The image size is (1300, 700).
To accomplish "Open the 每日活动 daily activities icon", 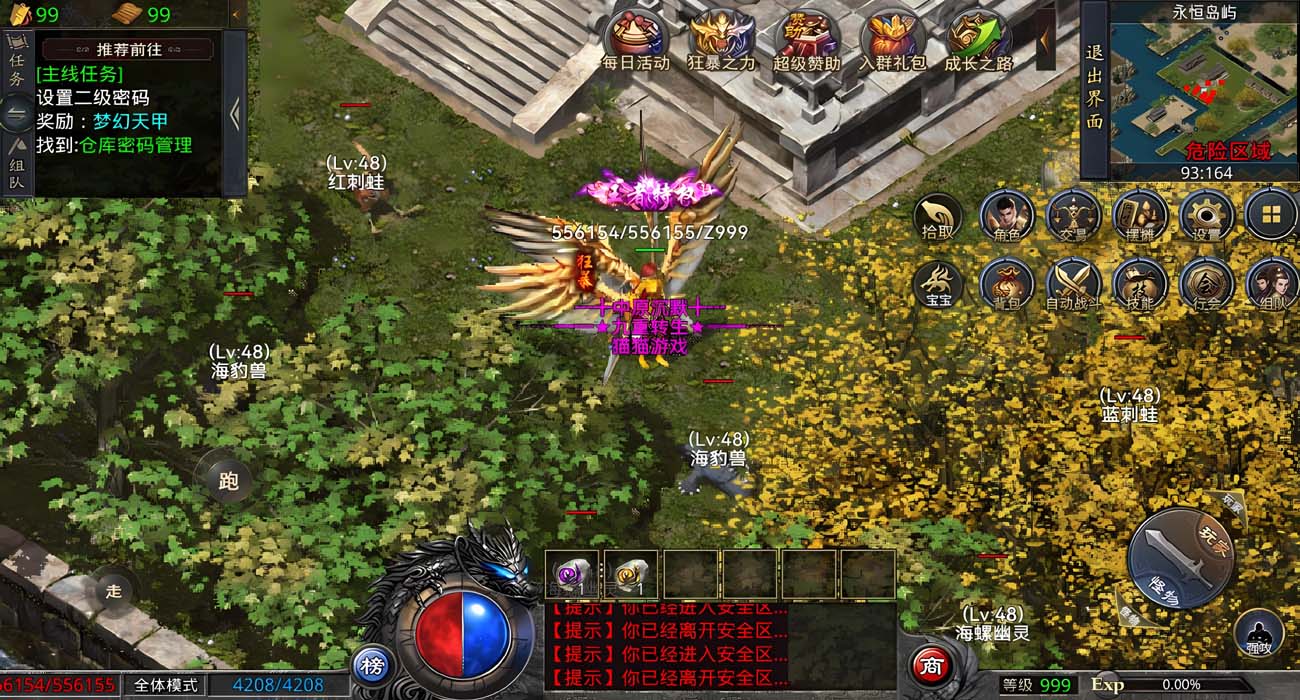I will point(636,40).
